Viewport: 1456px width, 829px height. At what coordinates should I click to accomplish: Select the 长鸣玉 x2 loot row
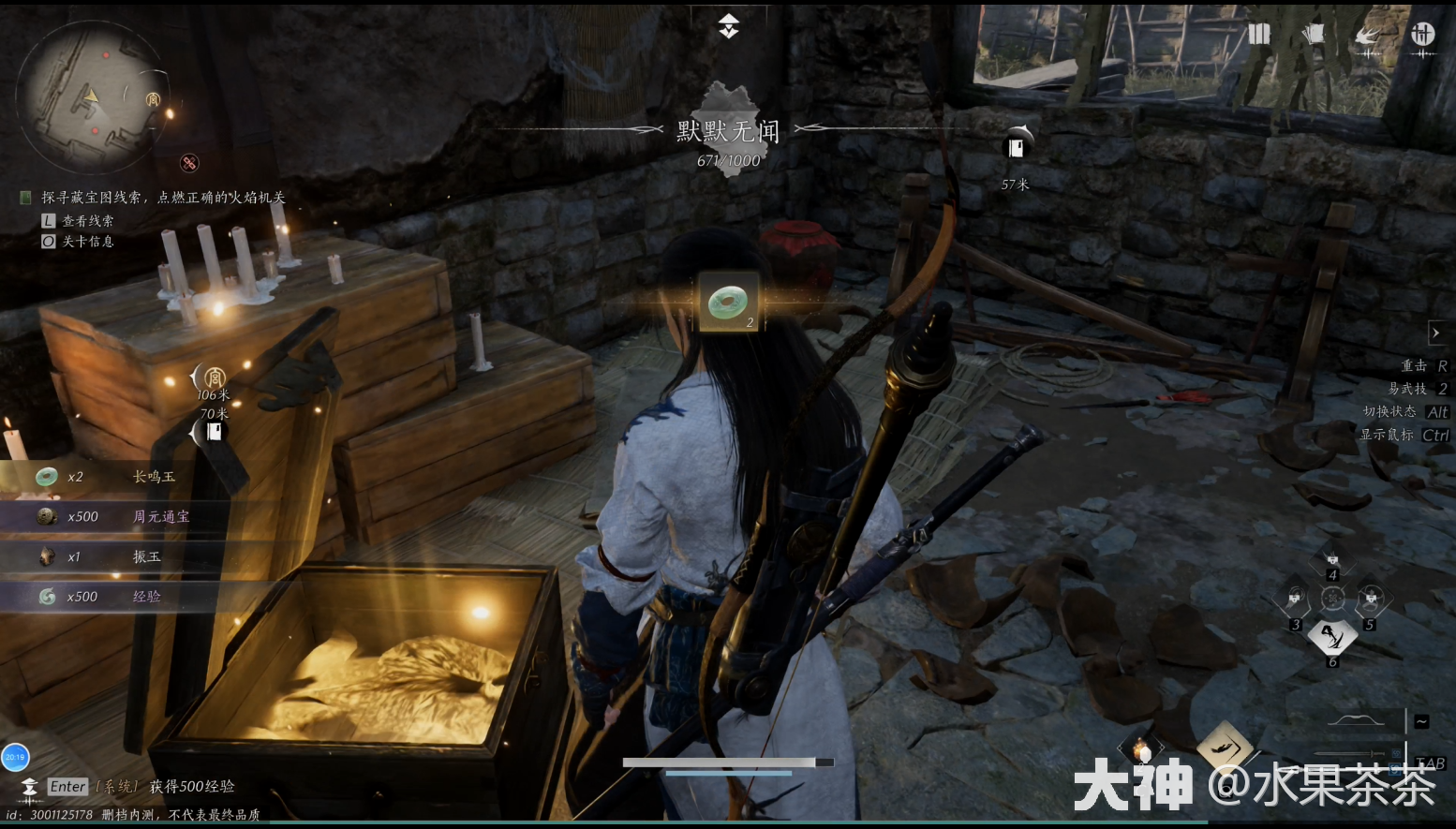click(x=112, y=477)
